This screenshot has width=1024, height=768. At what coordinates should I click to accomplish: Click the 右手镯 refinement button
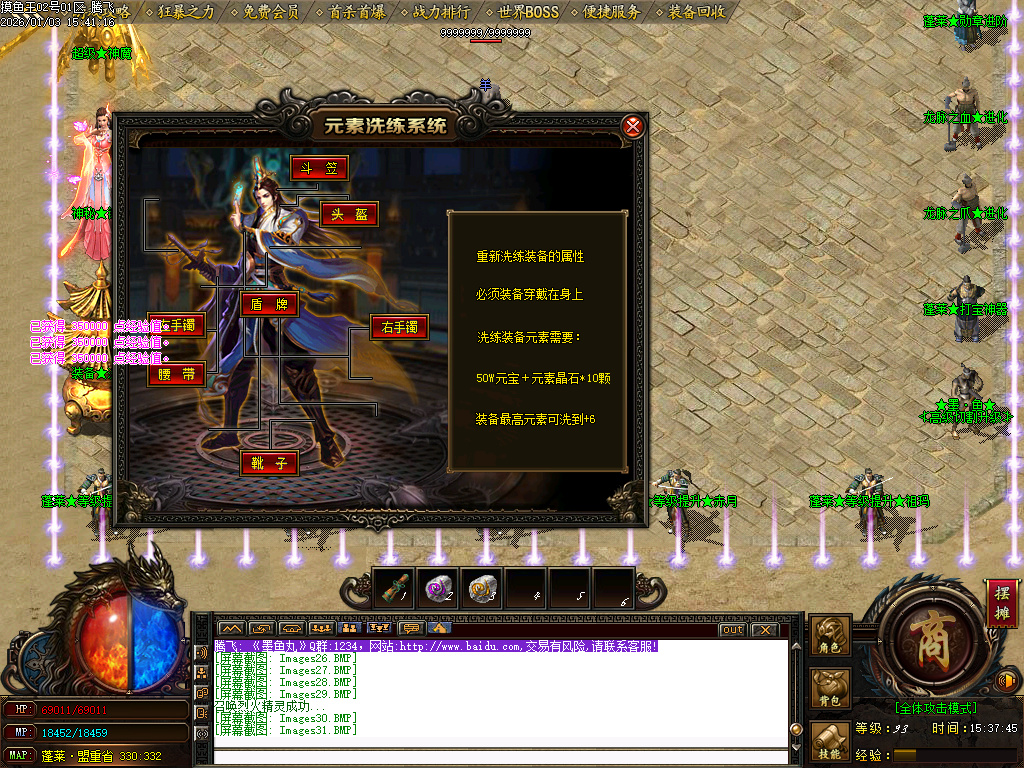399,327
